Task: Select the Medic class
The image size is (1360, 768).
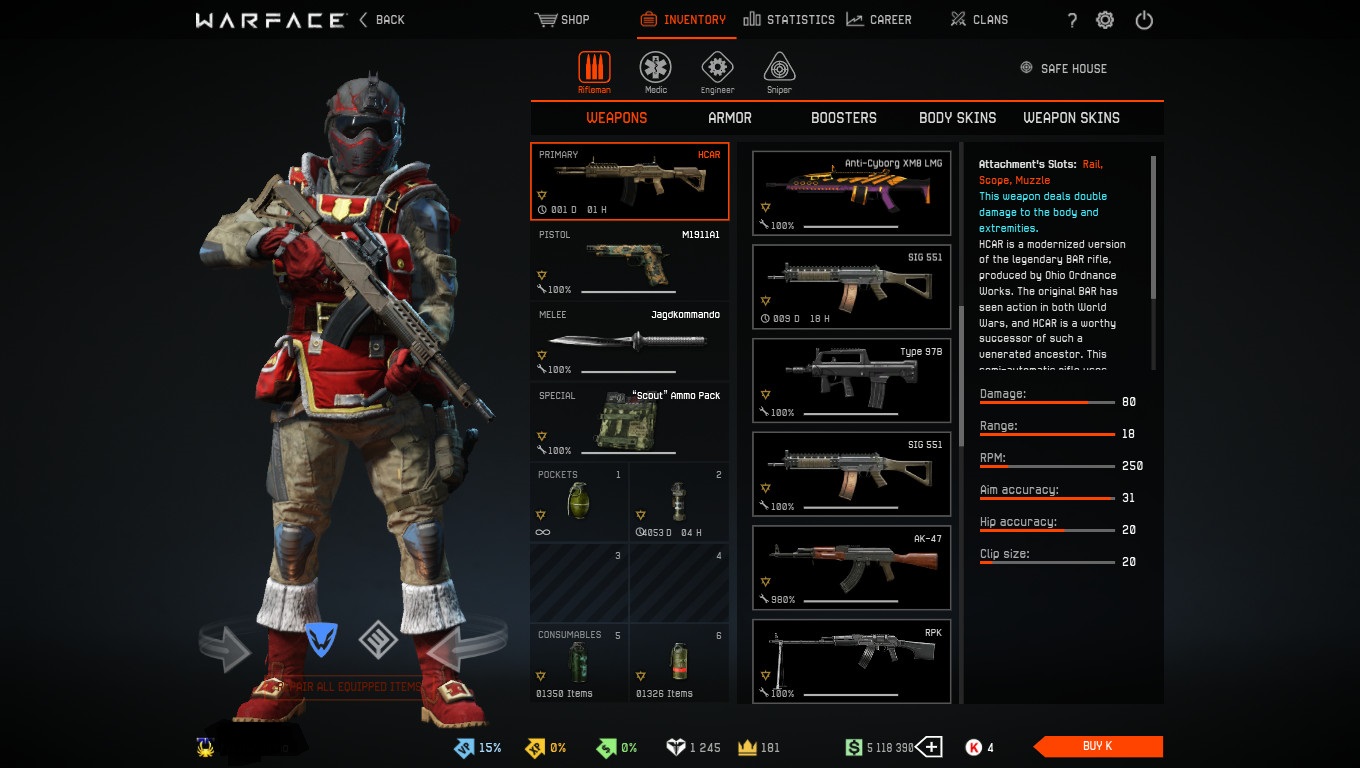Action: 656,73
